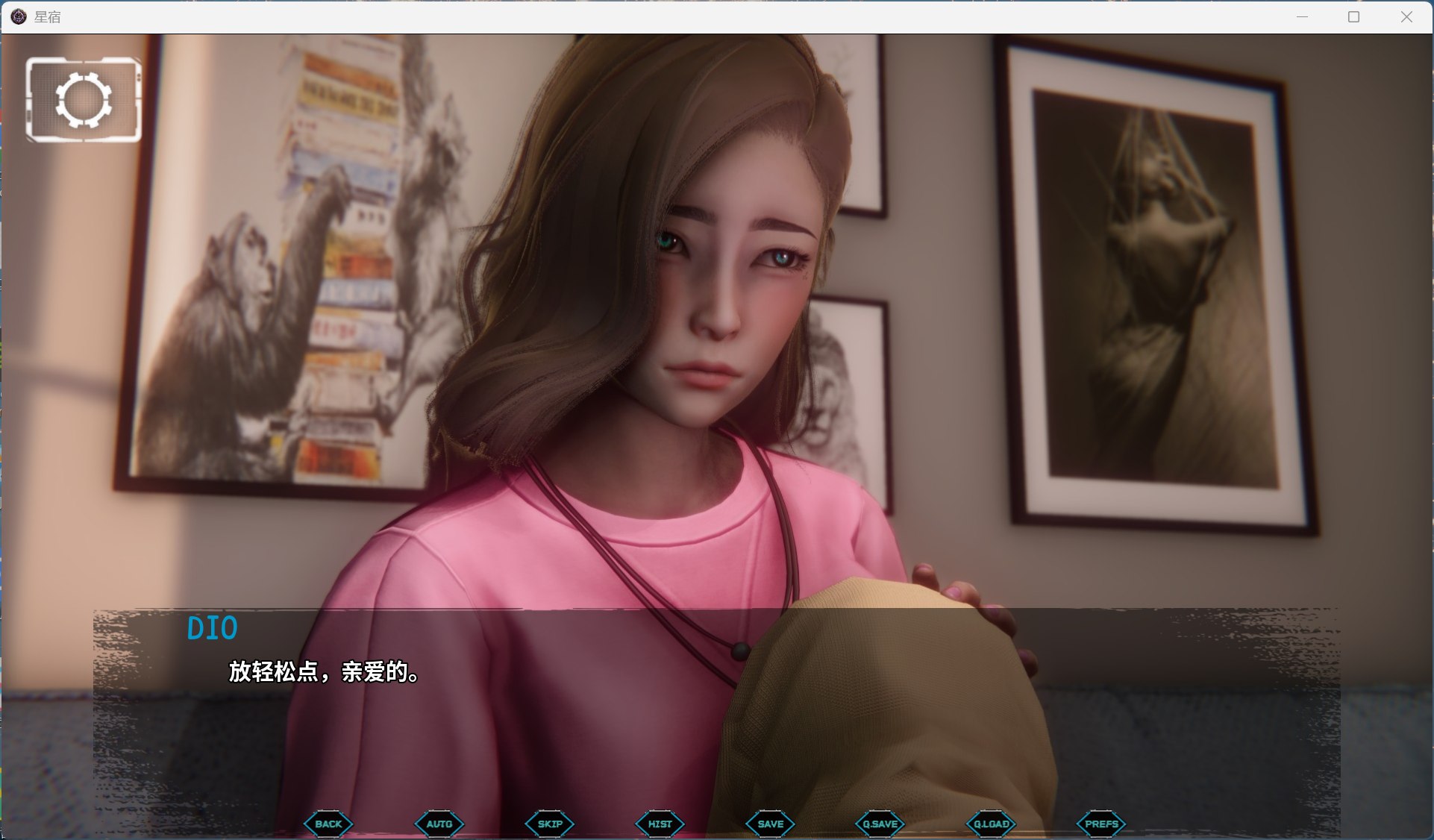This screenshot has height=840, width=1434.
Task: Close the 星宿 window
Action: pyautogui.click(x=1405, y=16)
